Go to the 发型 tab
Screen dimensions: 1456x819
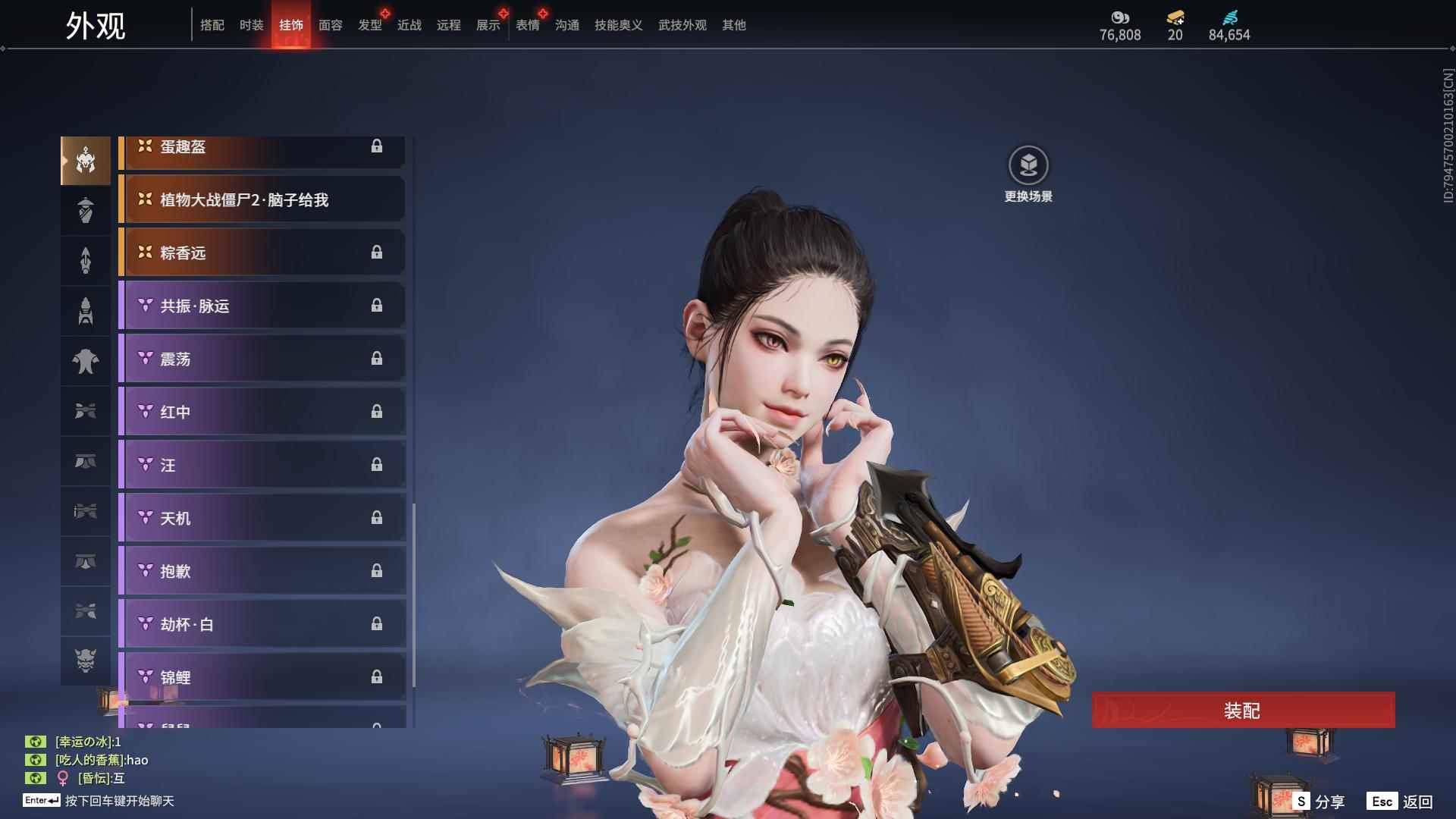pos(370,25)
